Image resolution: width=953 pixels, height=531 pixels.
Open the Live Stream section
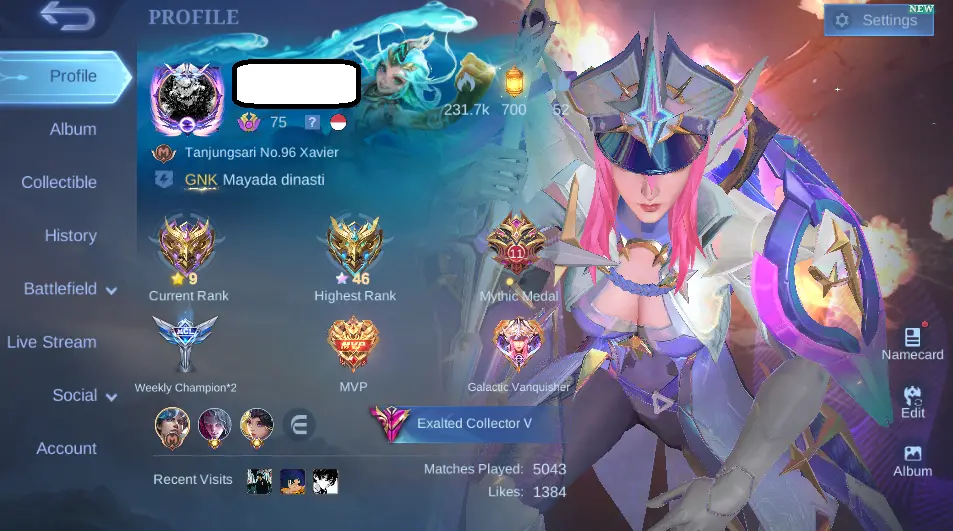point(52,342)
